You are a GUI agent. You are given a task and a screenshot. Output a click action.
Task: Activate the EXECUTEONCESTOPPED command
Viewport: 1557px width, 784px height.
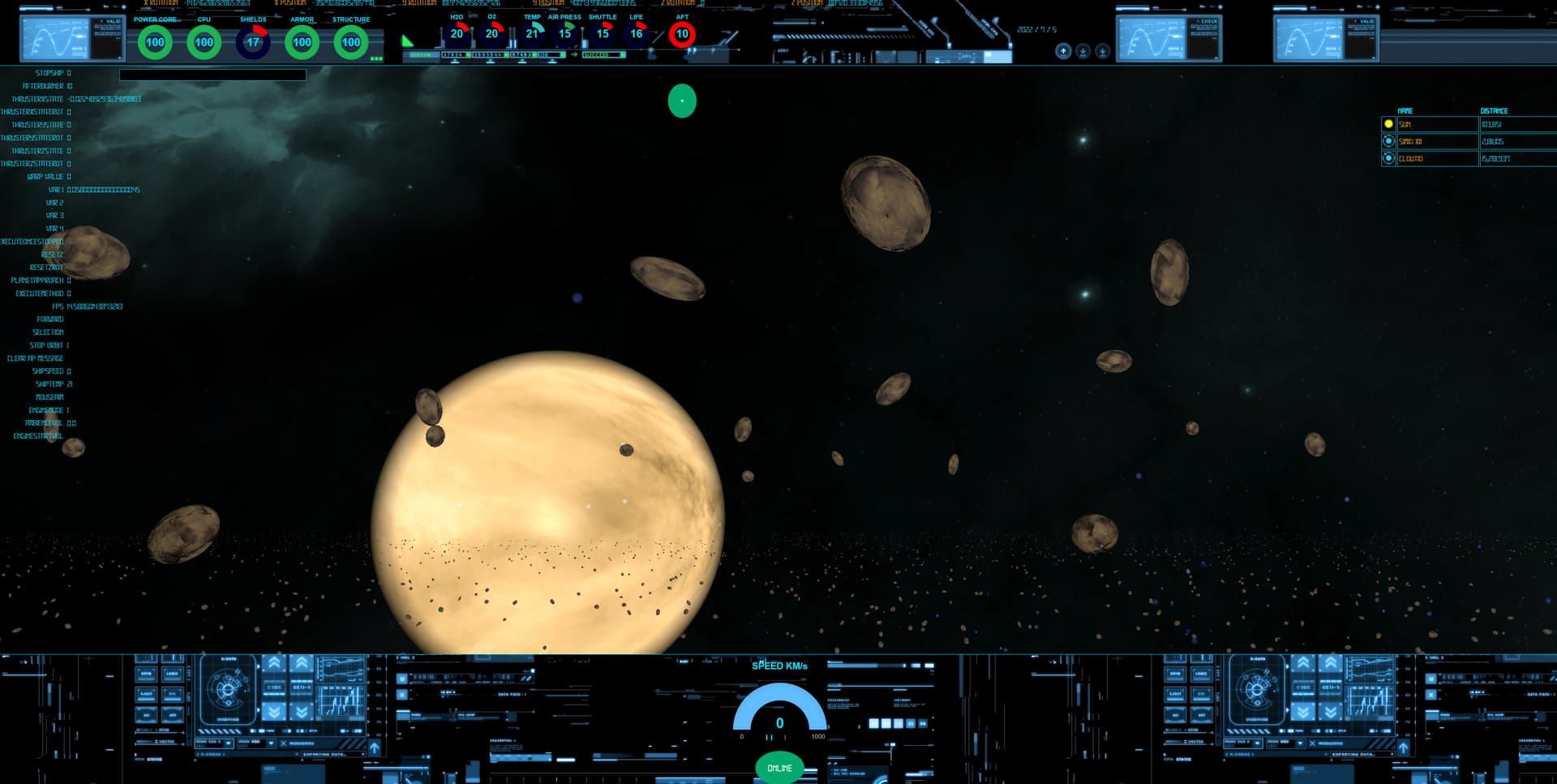coord(32,242)
